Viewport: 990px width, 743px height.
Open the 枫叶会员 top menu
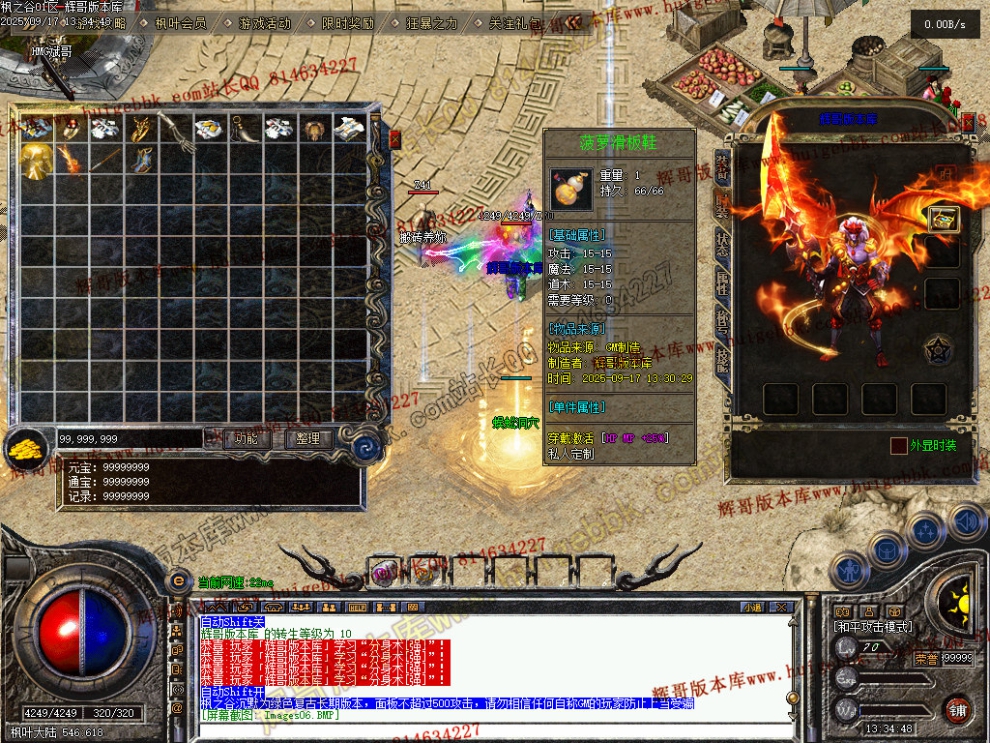180,22
